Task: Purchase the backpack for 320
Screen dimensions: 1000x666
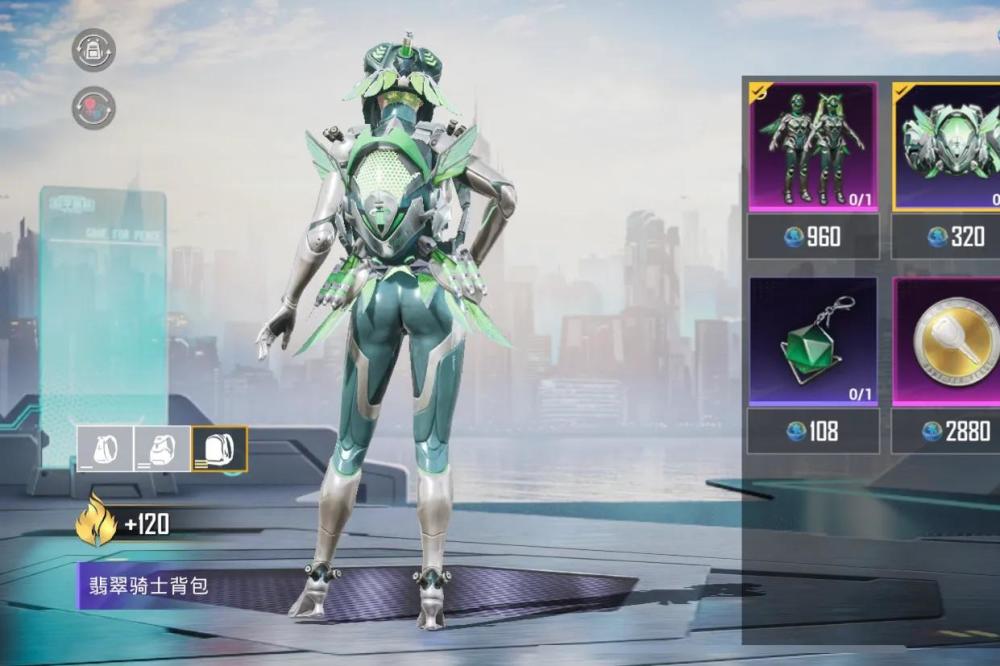Action: click(947, 237)
